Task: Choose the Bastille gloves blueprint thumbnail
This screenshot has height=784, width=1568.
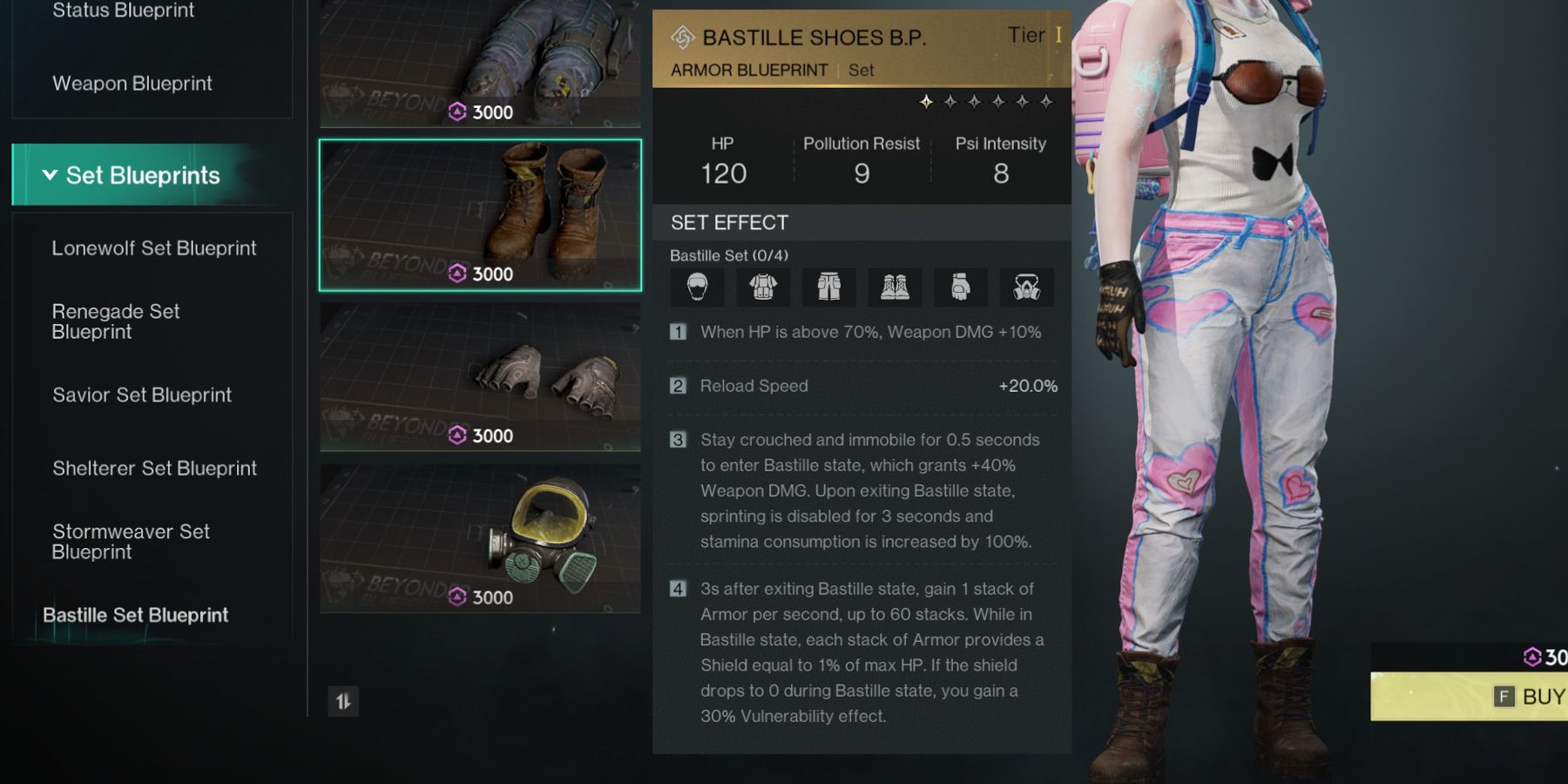Action: (x=480, y=376)
